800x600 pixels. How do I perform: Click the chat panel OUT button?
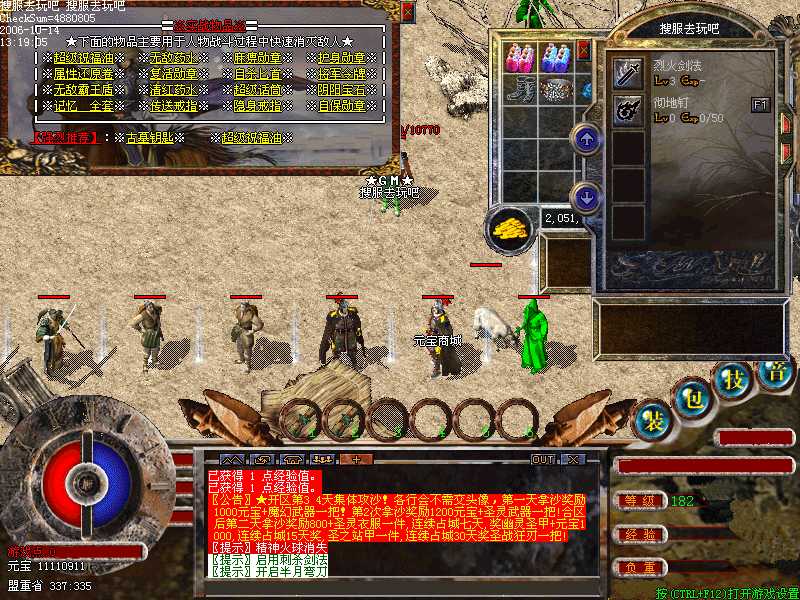click(543, 459)
